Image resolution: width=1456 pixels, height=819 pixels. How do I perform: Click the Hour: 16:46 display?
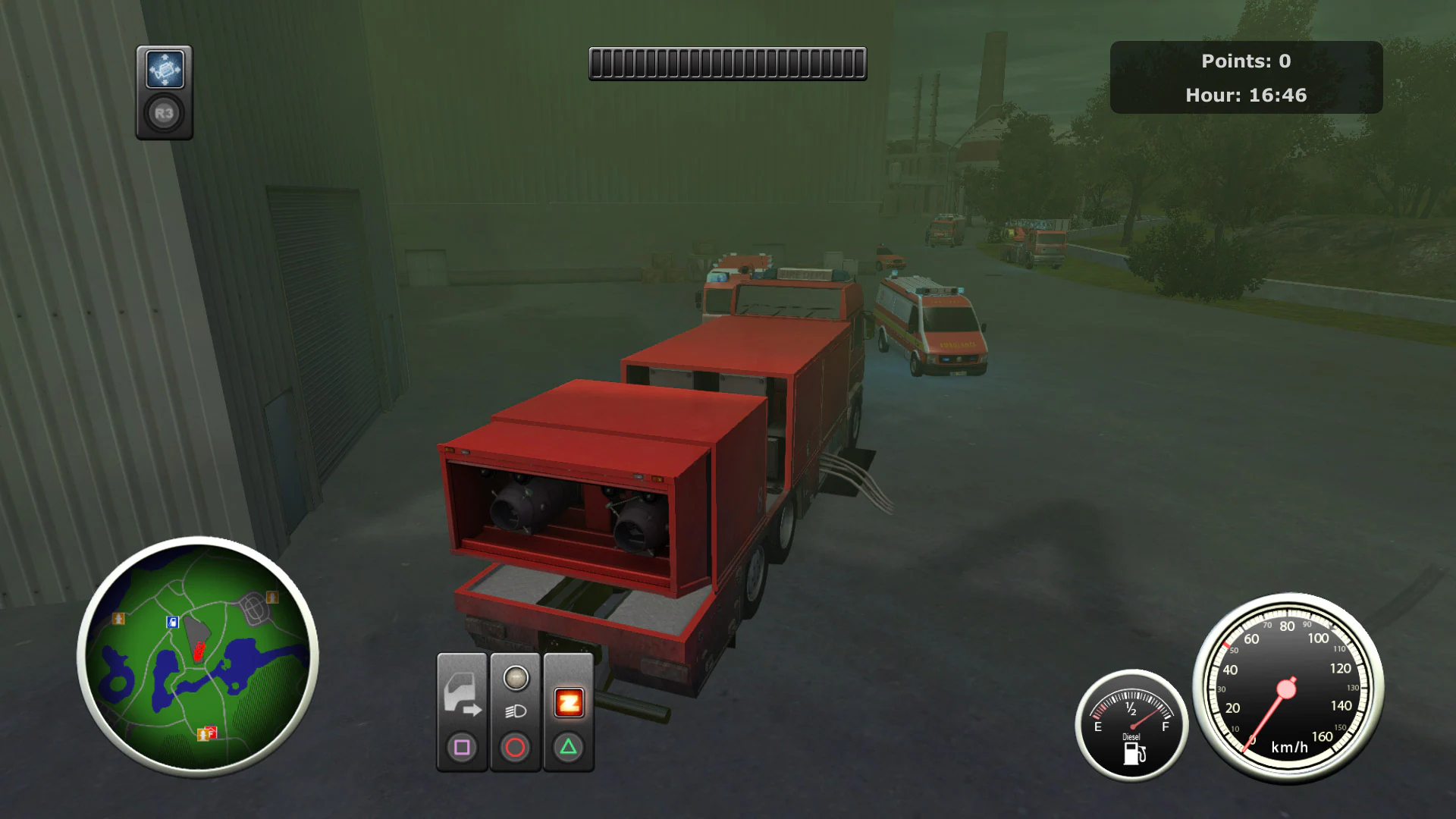pyautogui.click(x=1245, y=95)
